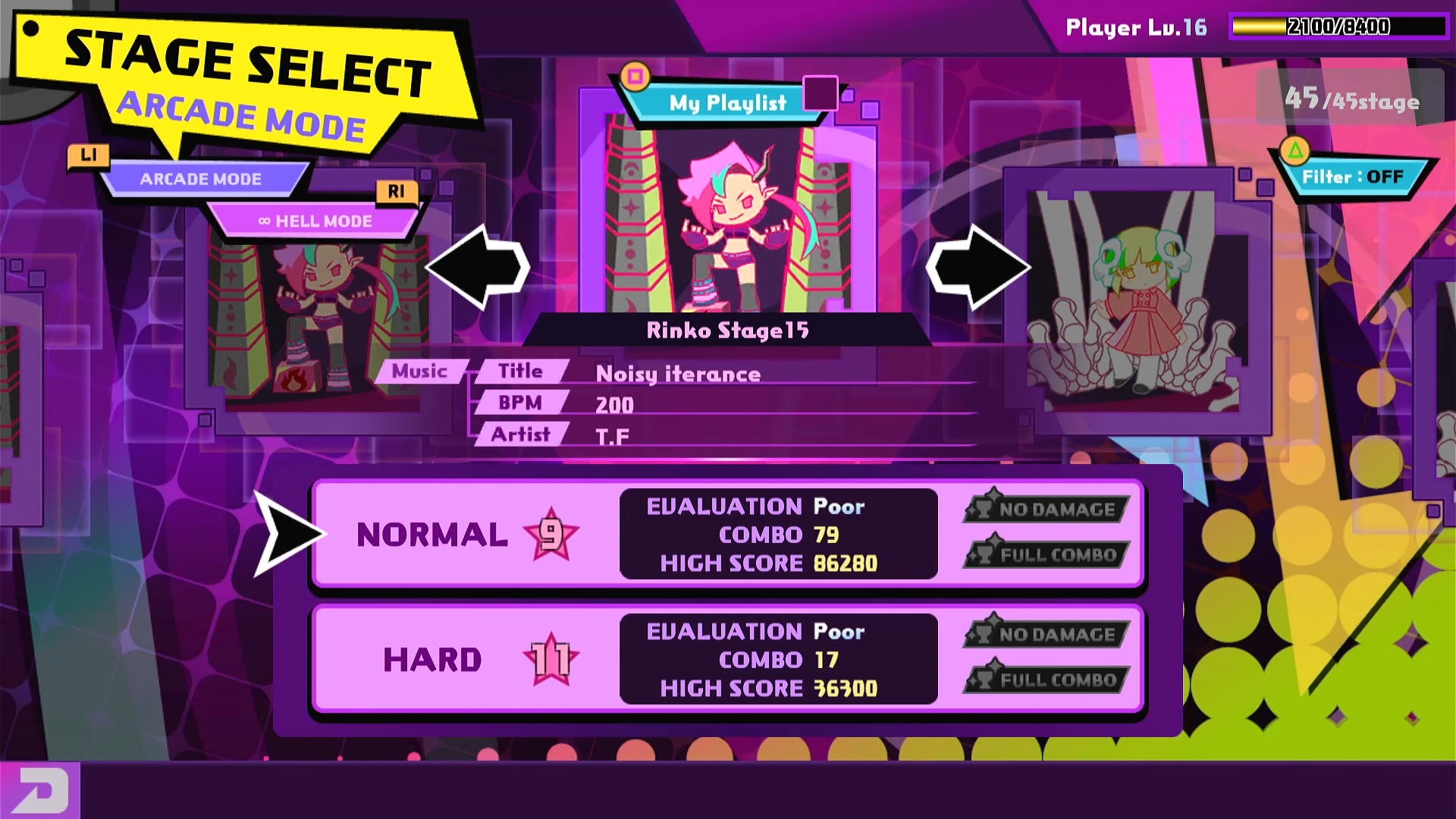Image resolution: width=1456 pixels, height=819 pixels.
Task: Switch to the Arcade Mode tab
Action: pos(201,180)
